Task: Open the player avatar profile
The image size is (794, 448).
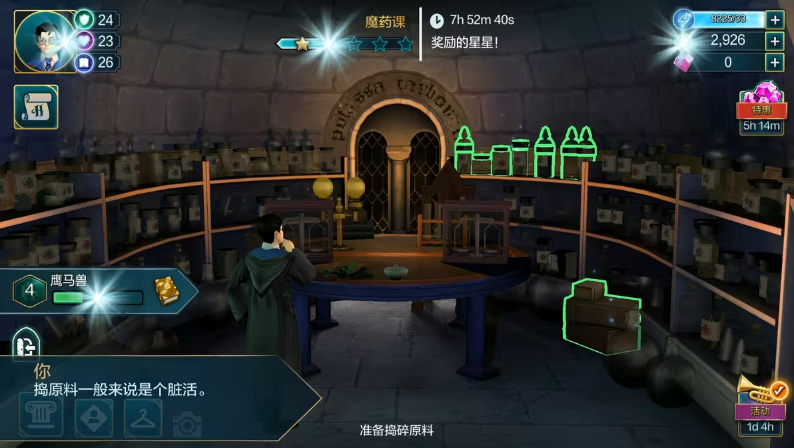Action: (x=46, y=42)
